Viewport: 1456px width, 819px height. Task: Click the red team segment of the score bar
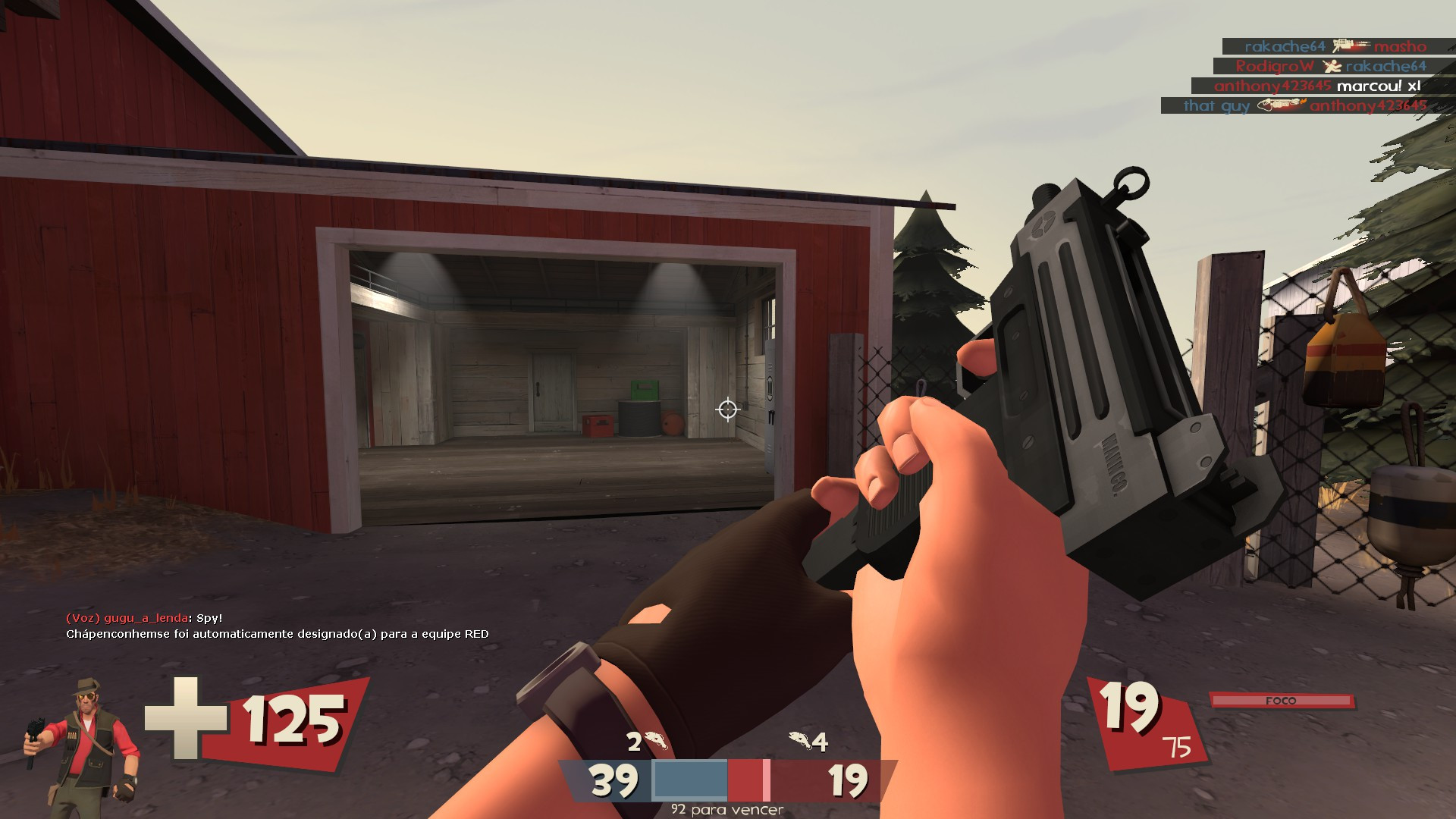744,780
